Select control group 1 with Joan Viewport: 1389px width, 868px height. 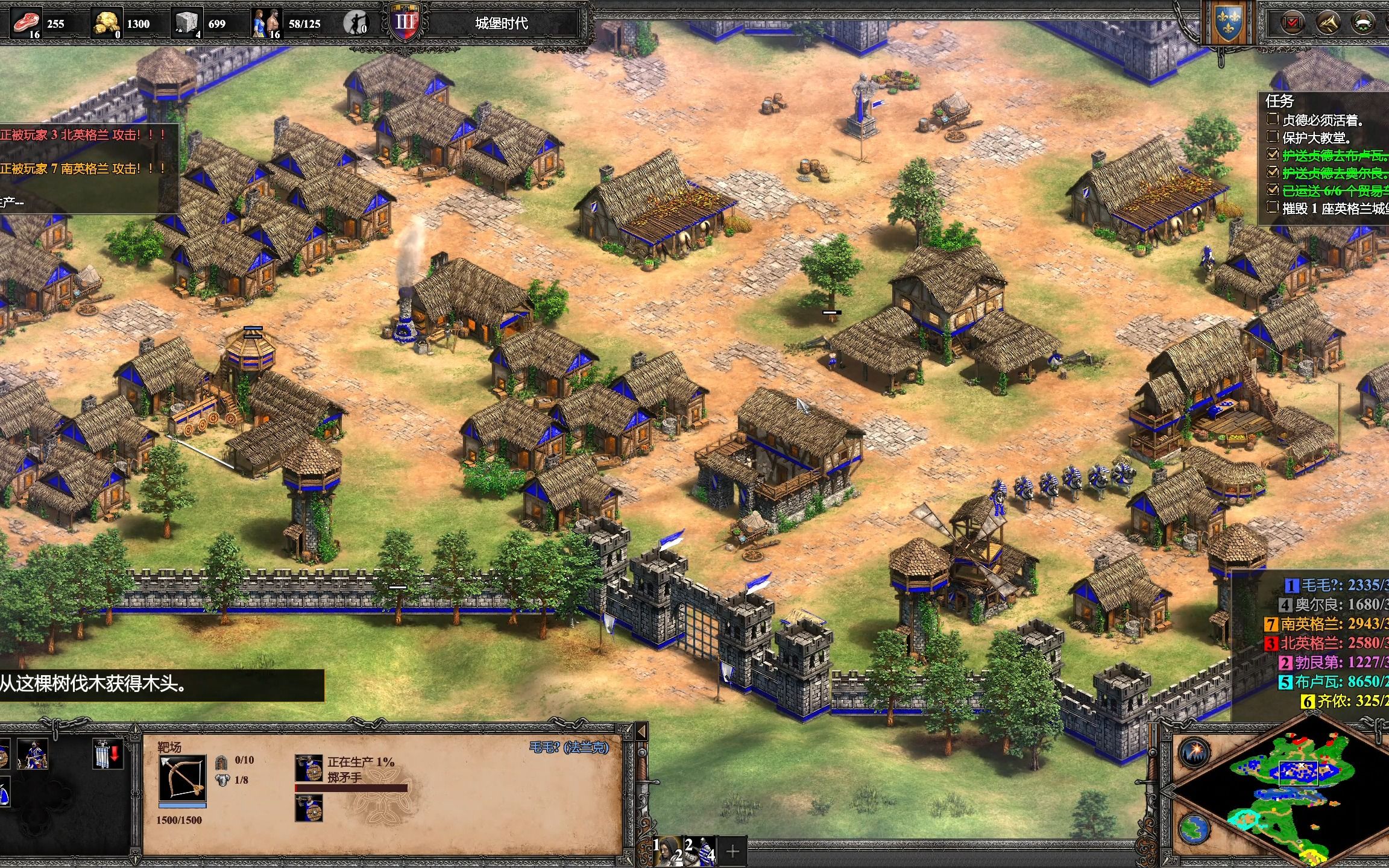coord(668,851)
